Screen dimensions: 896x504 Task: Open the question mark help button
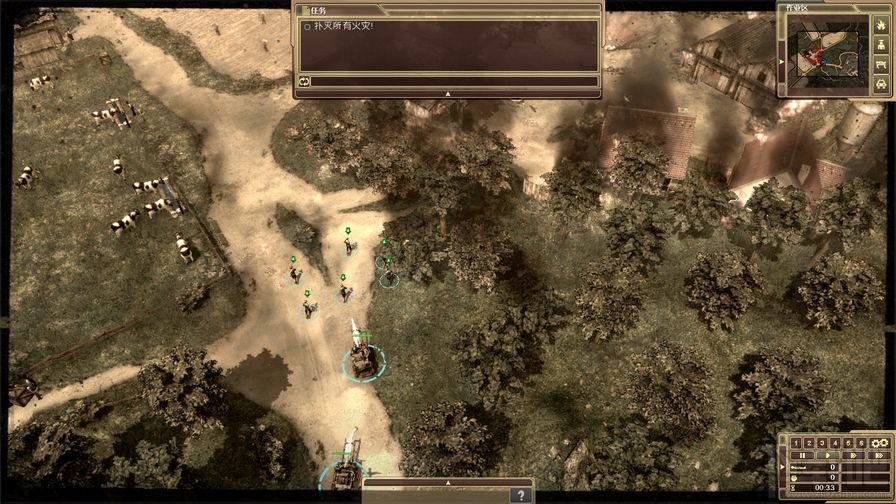[519, 495]
